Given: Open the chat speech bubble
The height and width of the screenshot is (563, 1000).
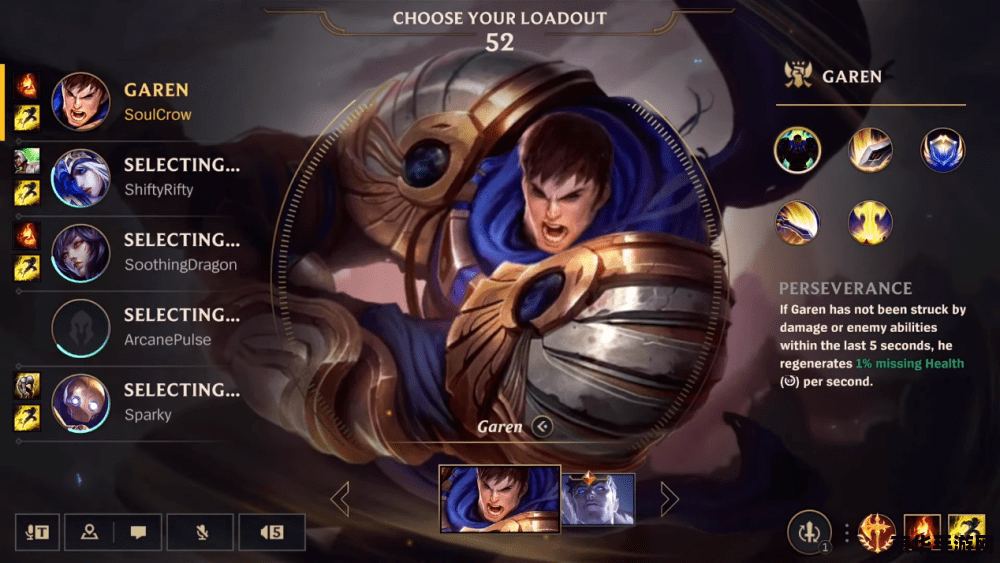Looking at the screenshot, I should point(139,532).
